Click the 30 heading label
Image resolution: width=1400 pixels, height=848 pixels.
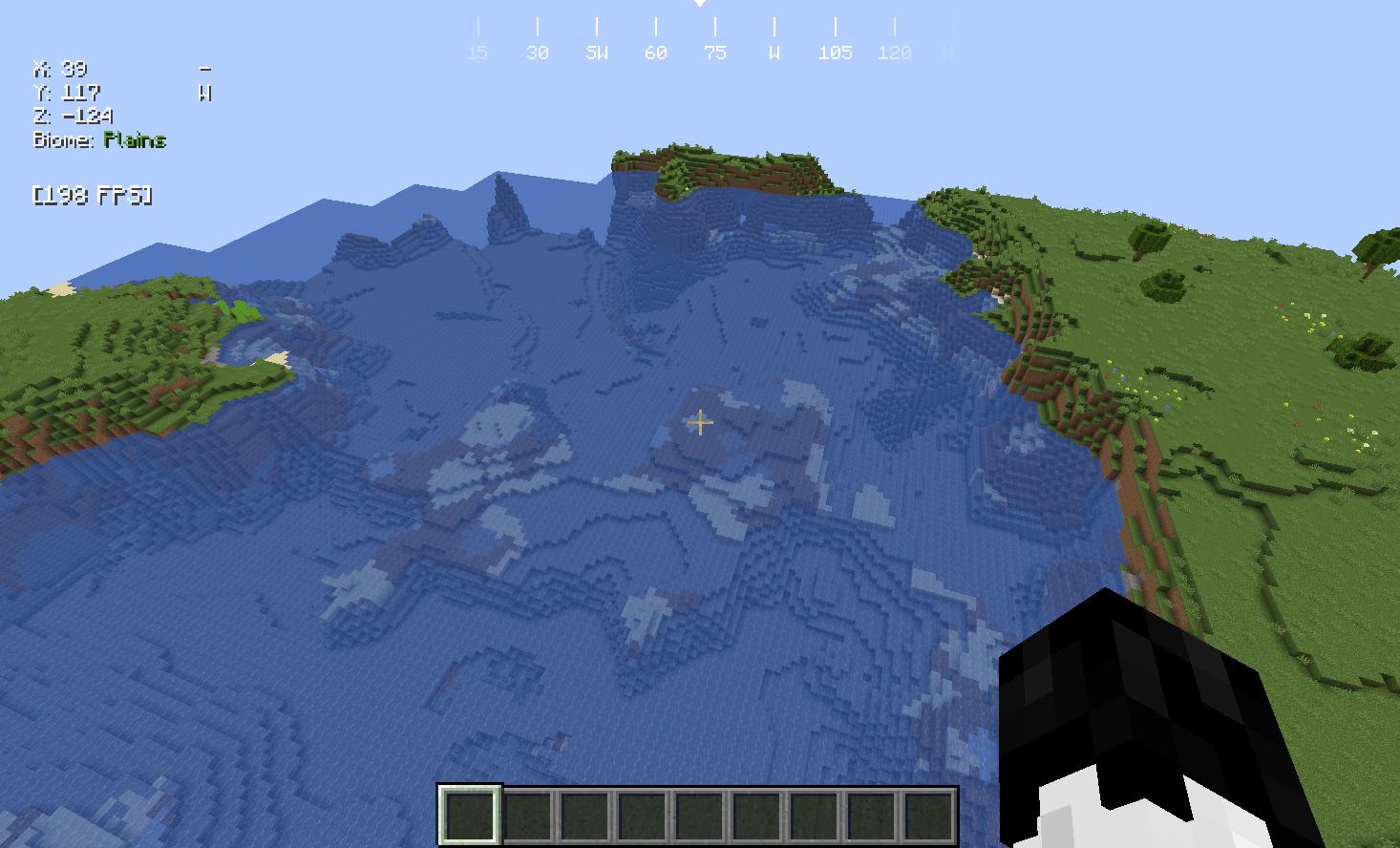pyautogui.click(x=537, y=53)
